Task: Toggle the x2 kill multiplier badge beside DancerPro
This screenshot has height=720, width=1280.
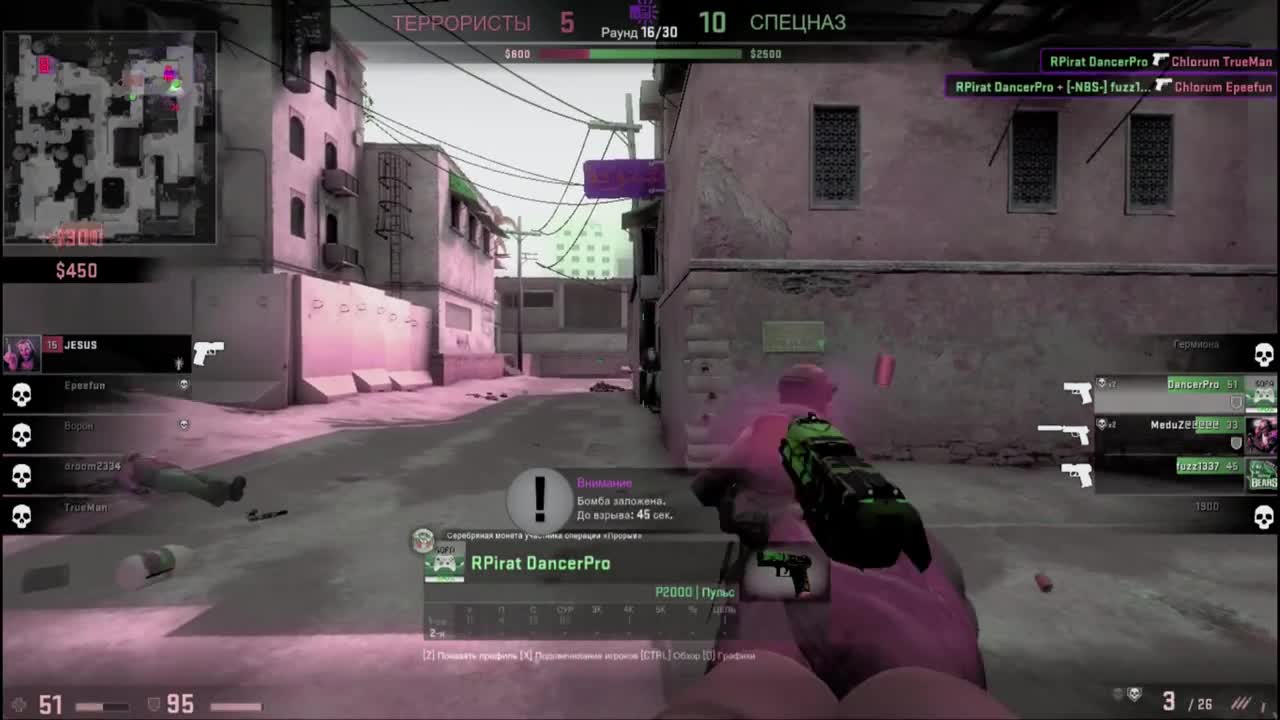Action: [x=1104, y=383]
